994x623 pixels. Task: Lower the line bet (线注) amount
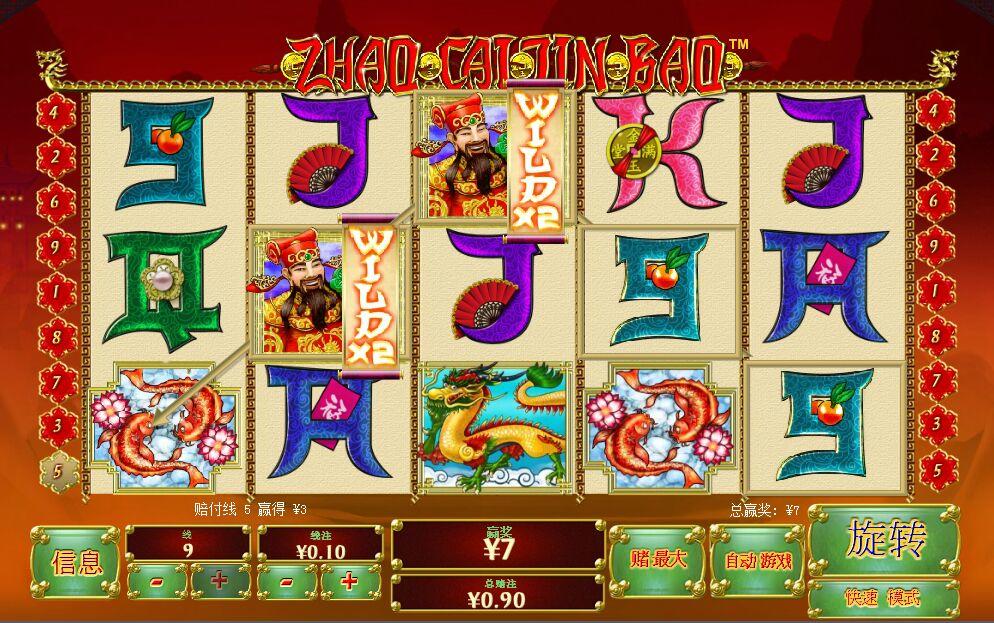tap(287, 581)
